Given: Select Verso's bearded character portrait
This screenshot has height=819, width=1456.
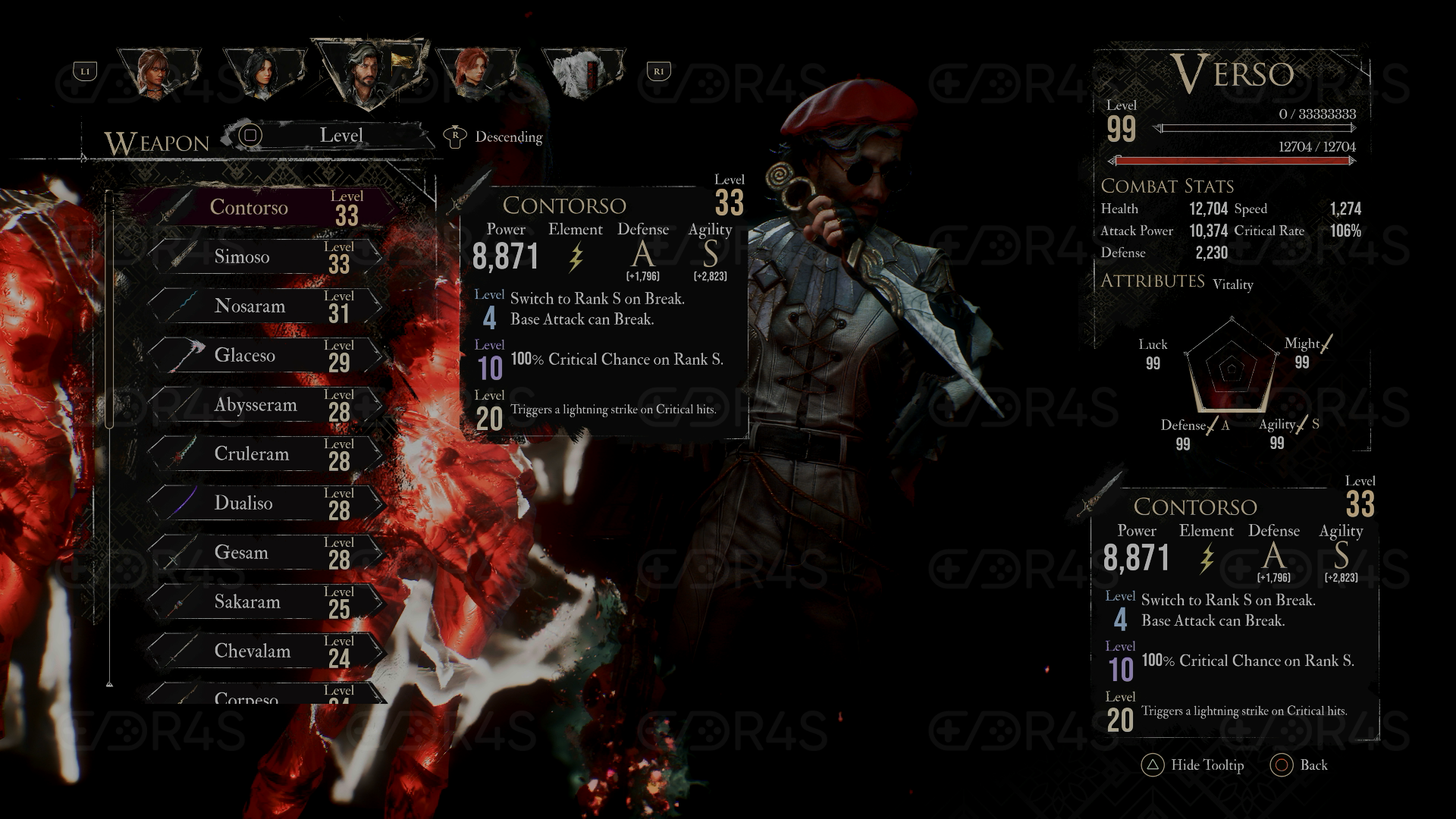Looking at the screenshot, I should point(369,71).
